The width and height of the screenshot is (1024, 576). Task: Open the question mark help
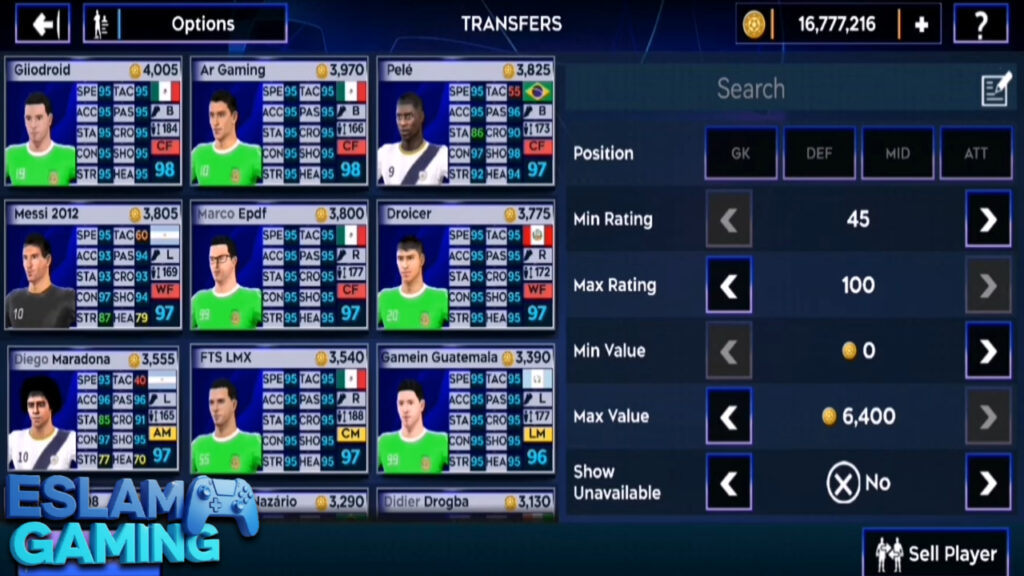(980, 24)
